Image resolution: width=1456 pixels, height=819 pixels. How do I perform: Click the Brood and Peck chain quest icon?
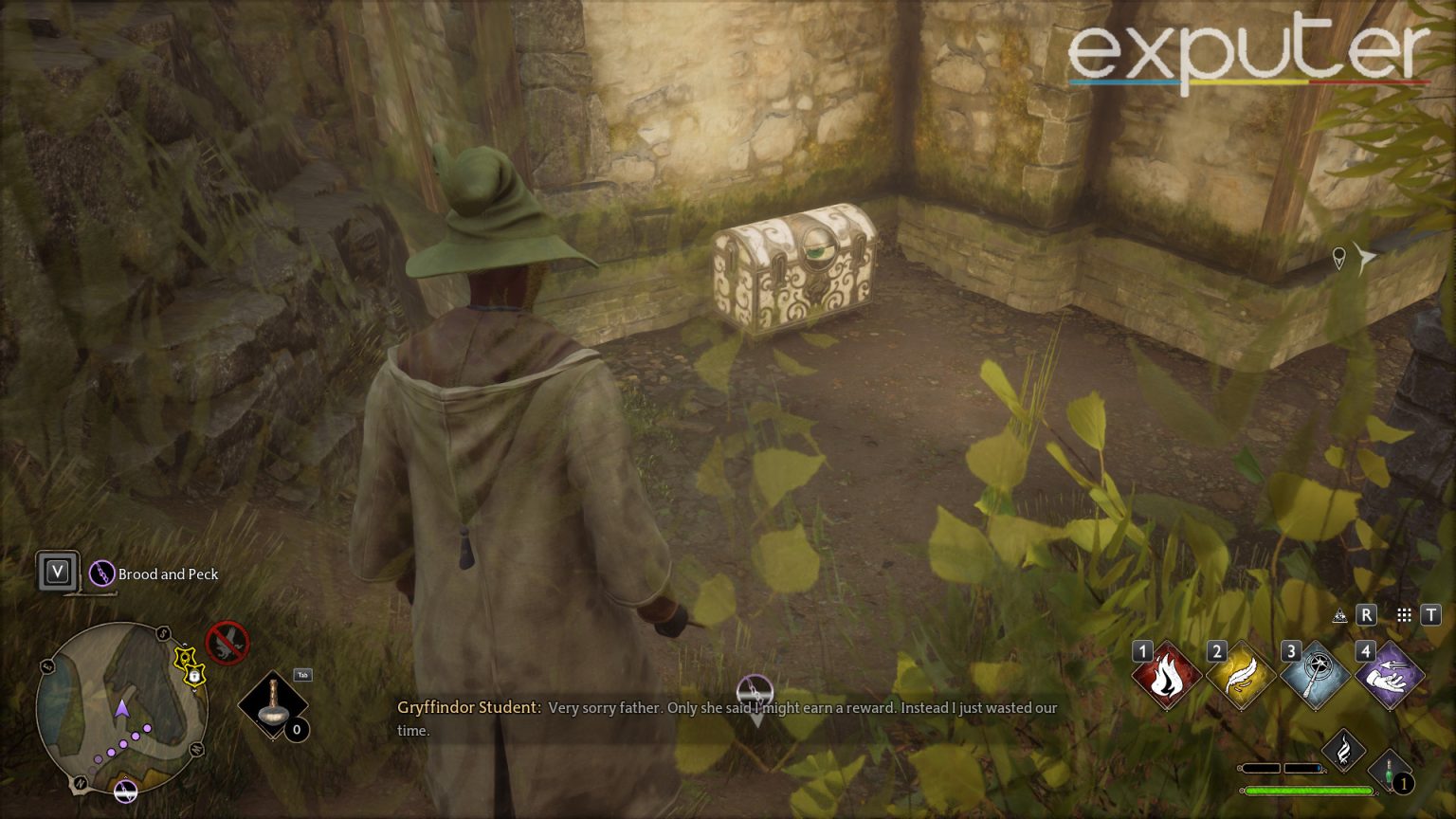click(x=101, y=572)
